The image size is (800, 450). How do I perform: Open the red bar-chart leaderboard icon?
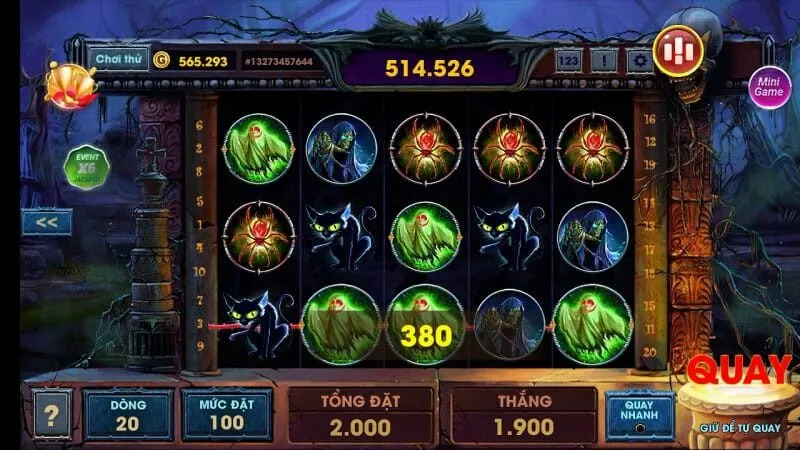point(678,48)
